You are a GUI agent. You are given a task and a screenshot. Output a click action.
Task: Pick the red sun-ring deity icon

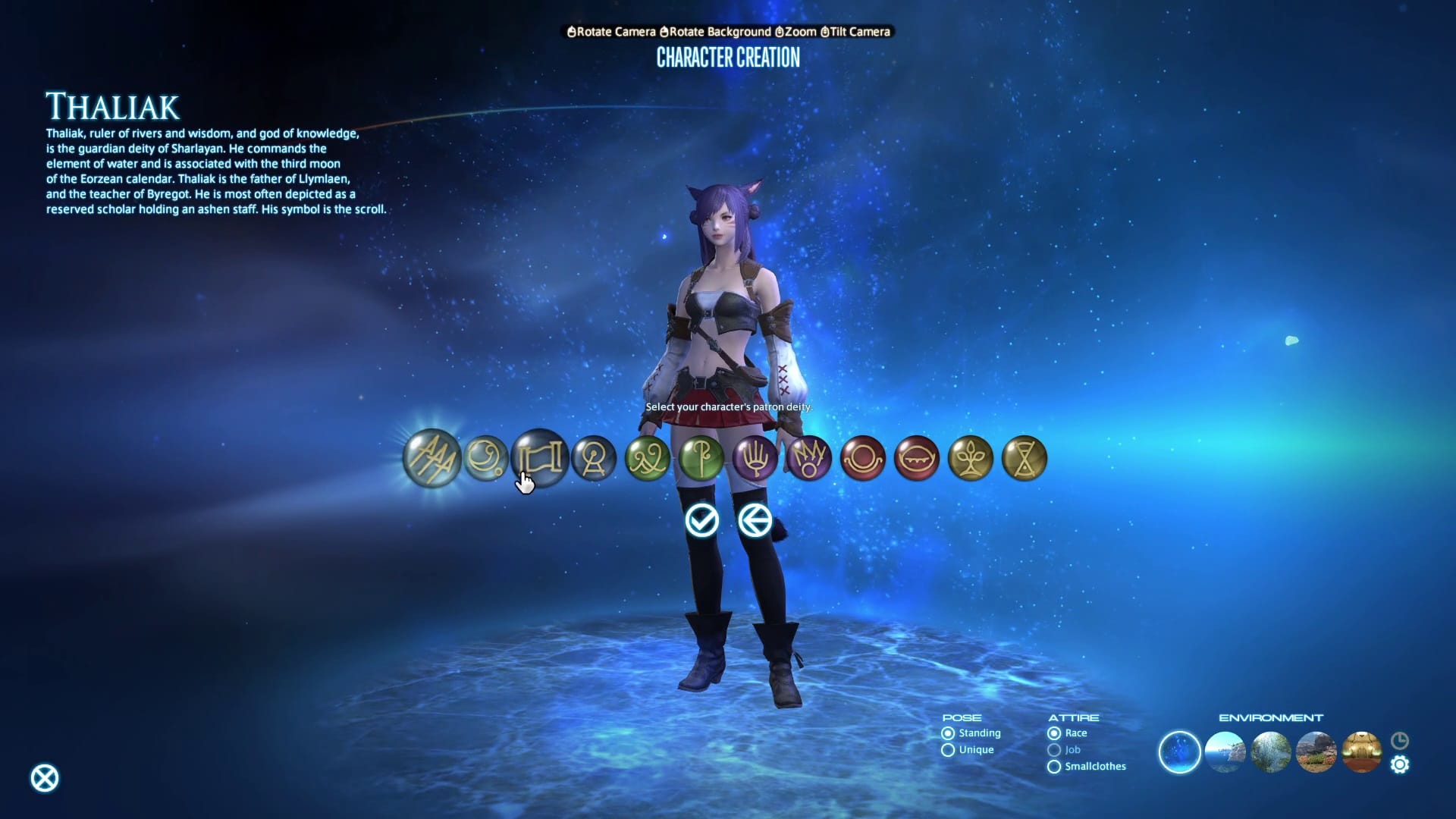pos(863,458)
